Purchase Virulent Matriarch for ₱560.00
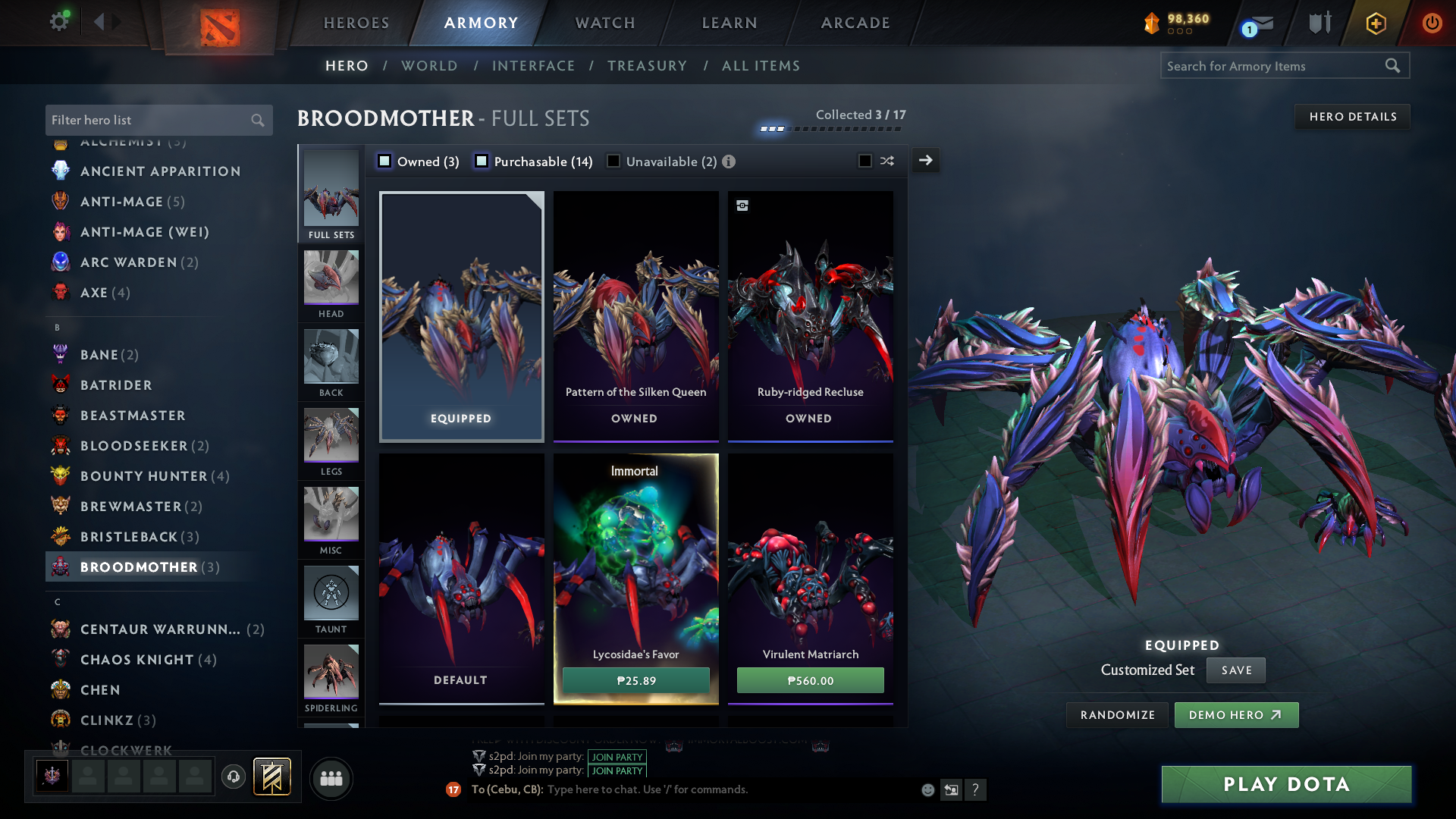Screen dimensions: 1456x819 click(810, 680)
